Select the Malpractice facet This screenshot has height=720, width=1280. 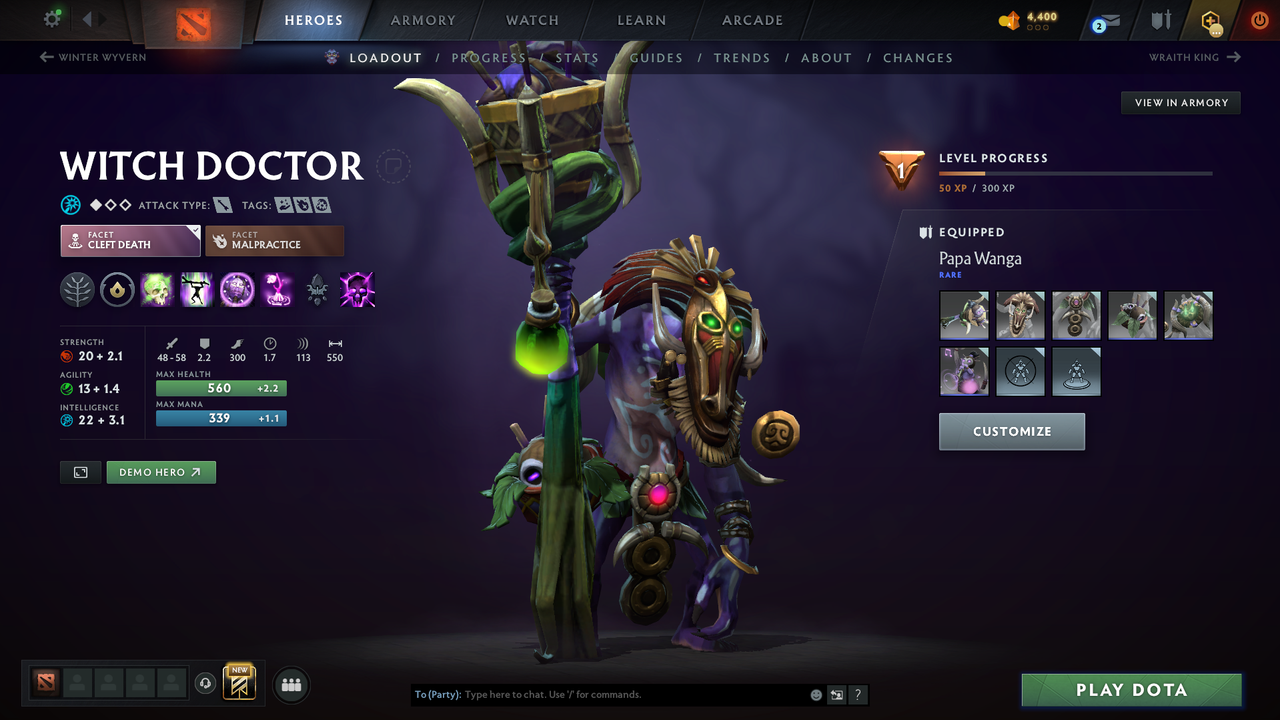274,240
